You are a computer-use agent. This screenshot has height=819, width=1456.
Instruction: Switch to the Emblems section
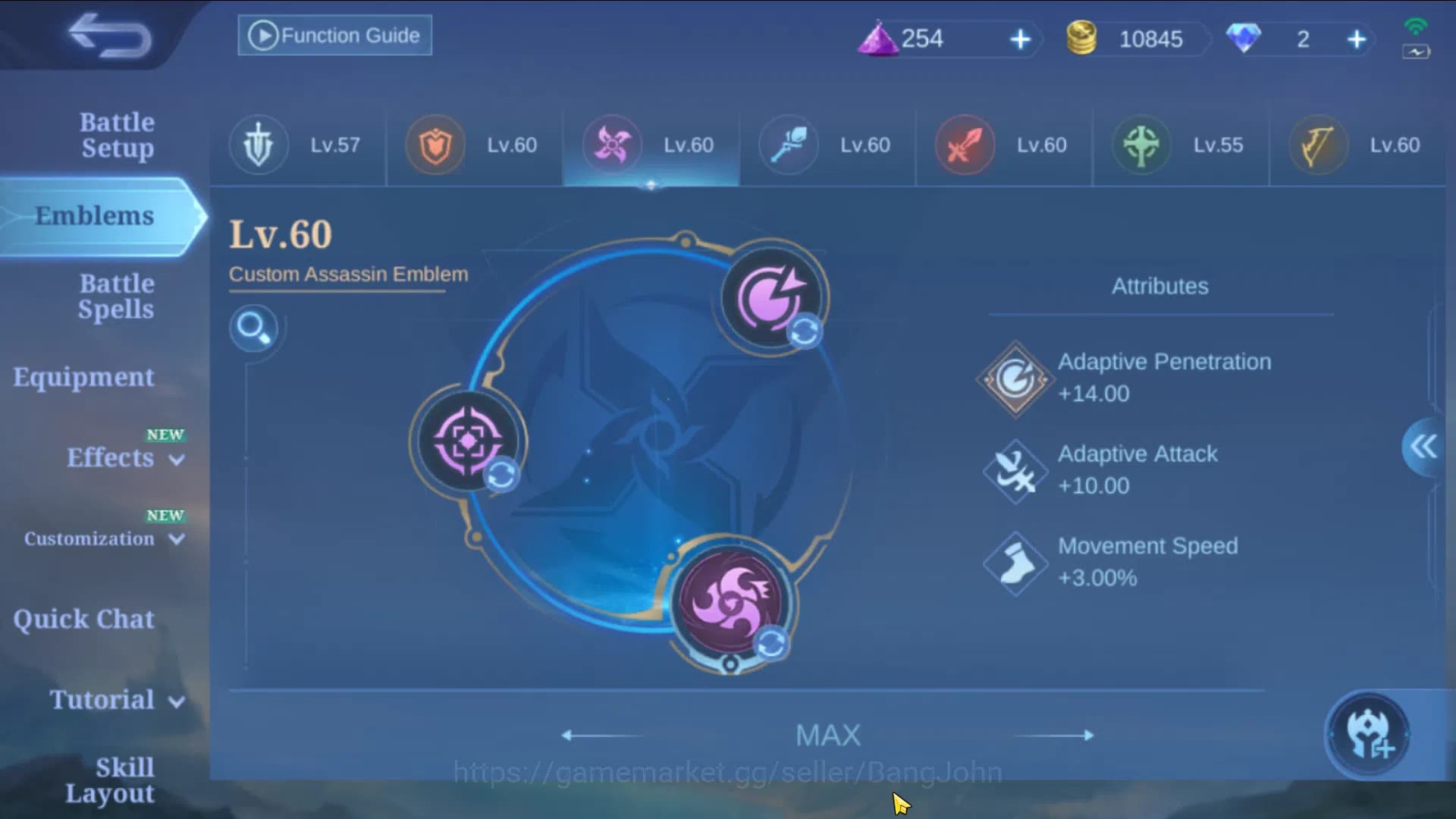[x=94, y=215]
